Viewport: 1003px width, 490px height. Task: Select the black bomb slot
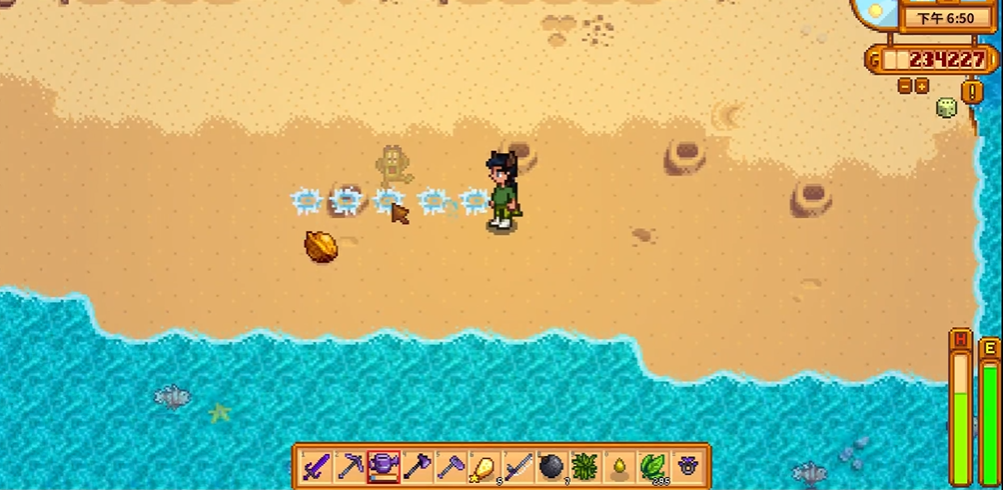552,466
